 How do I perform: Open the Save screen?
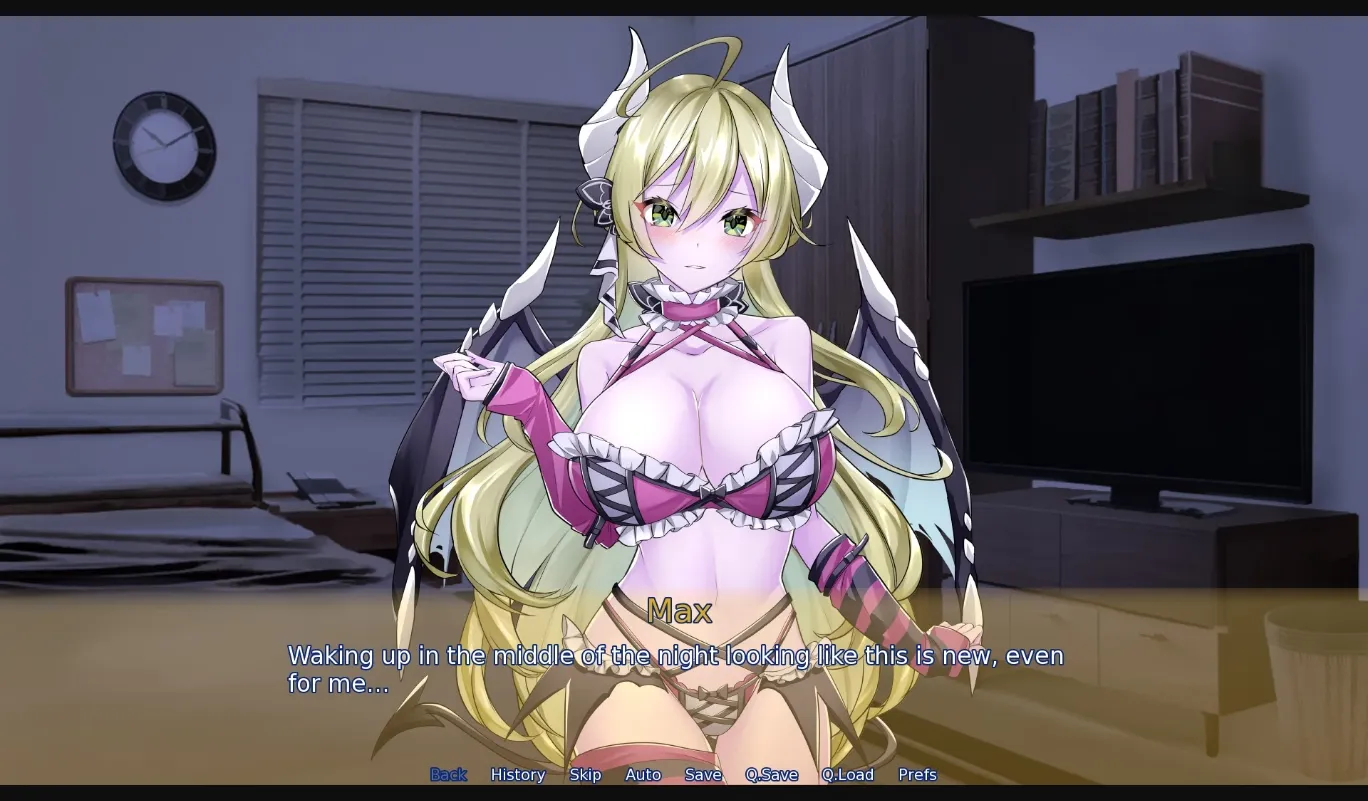point(703,774)
